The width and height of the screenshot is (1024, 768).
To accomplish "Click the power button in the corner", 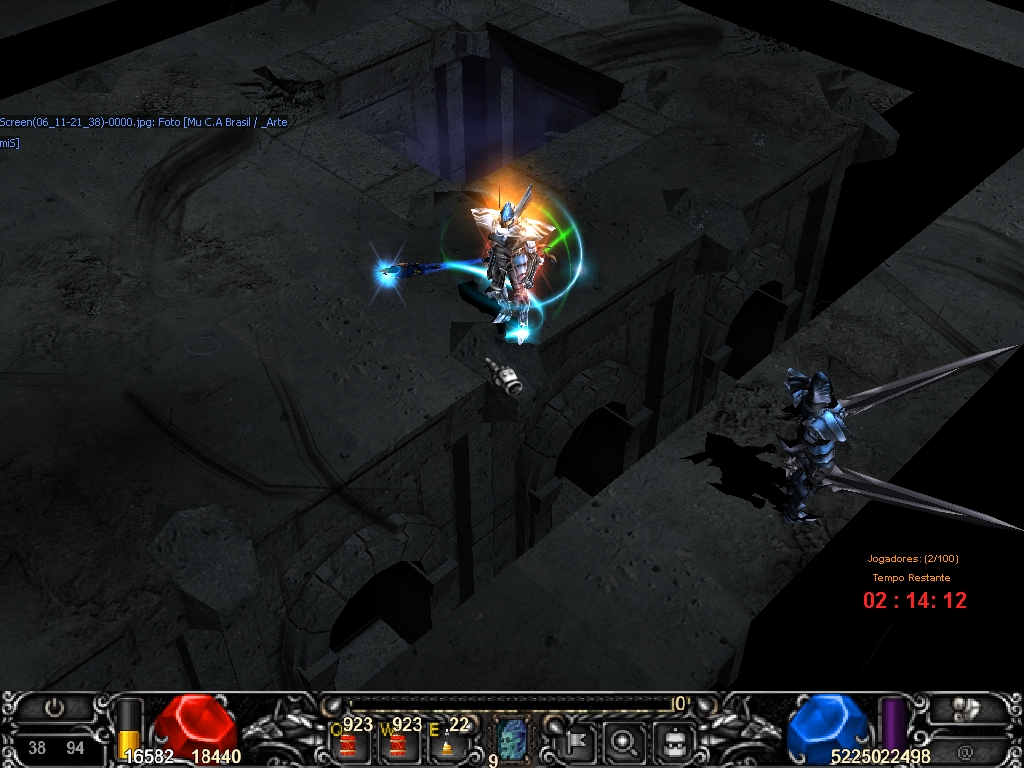I will click(55, 708).
